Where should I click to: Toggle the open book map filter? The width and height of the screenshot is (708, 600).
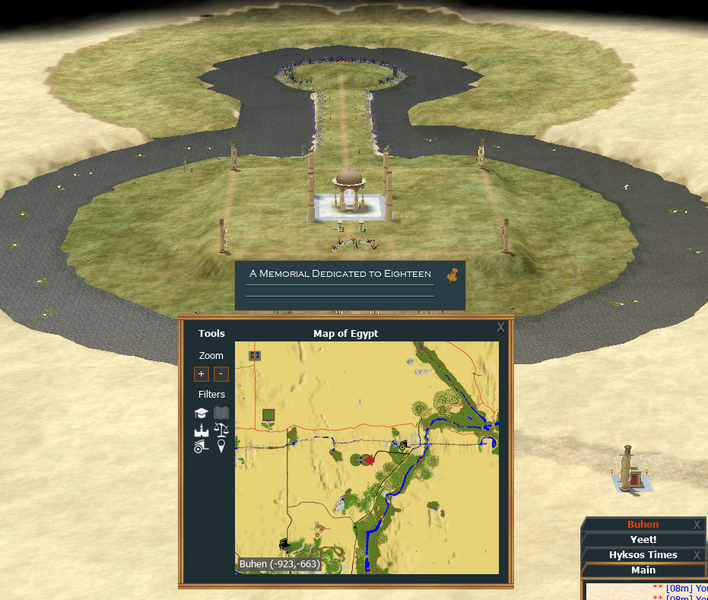click(x=221, y=413)
